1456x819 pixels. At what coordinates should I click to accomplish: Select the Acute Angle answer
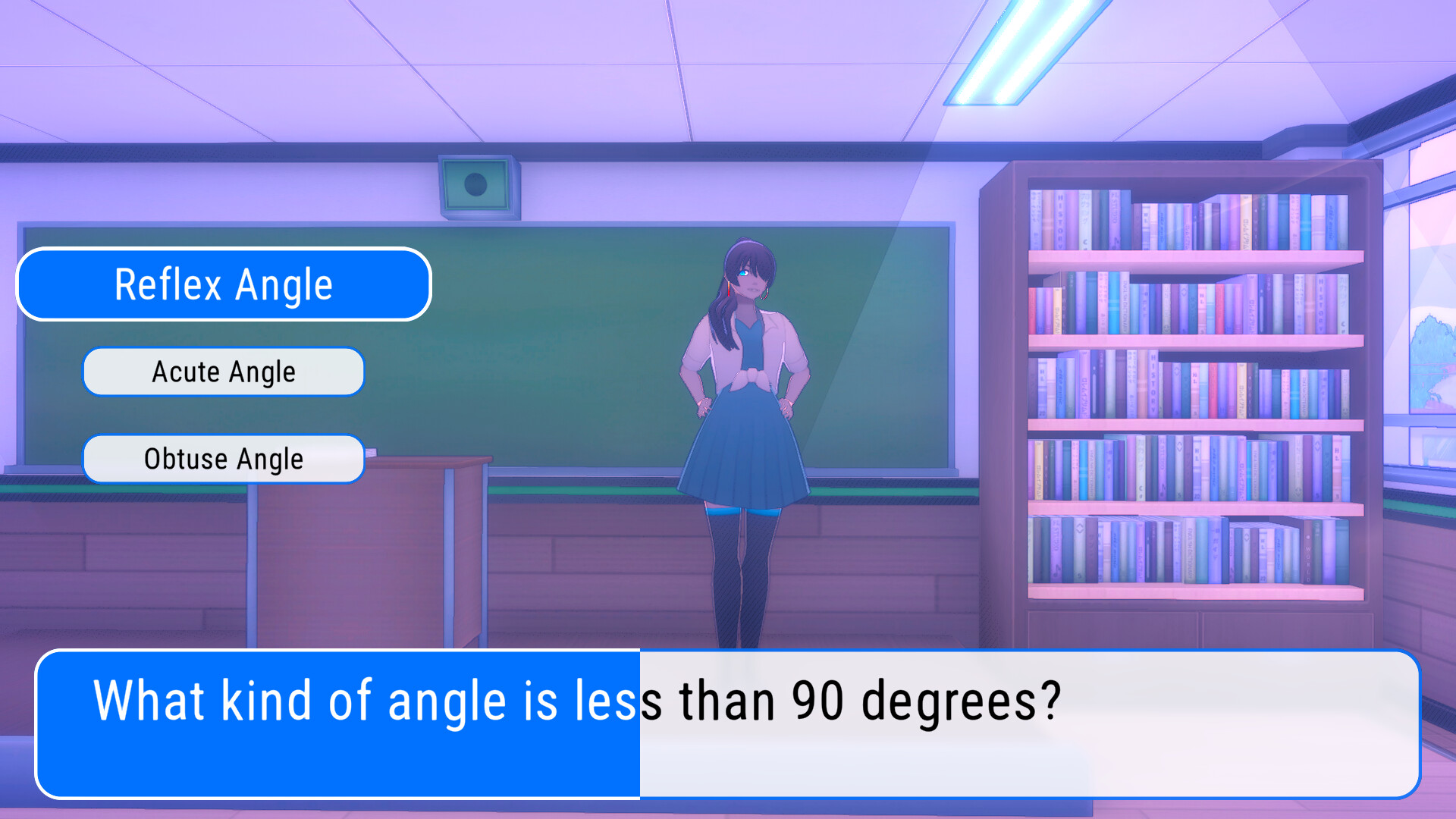224,372
